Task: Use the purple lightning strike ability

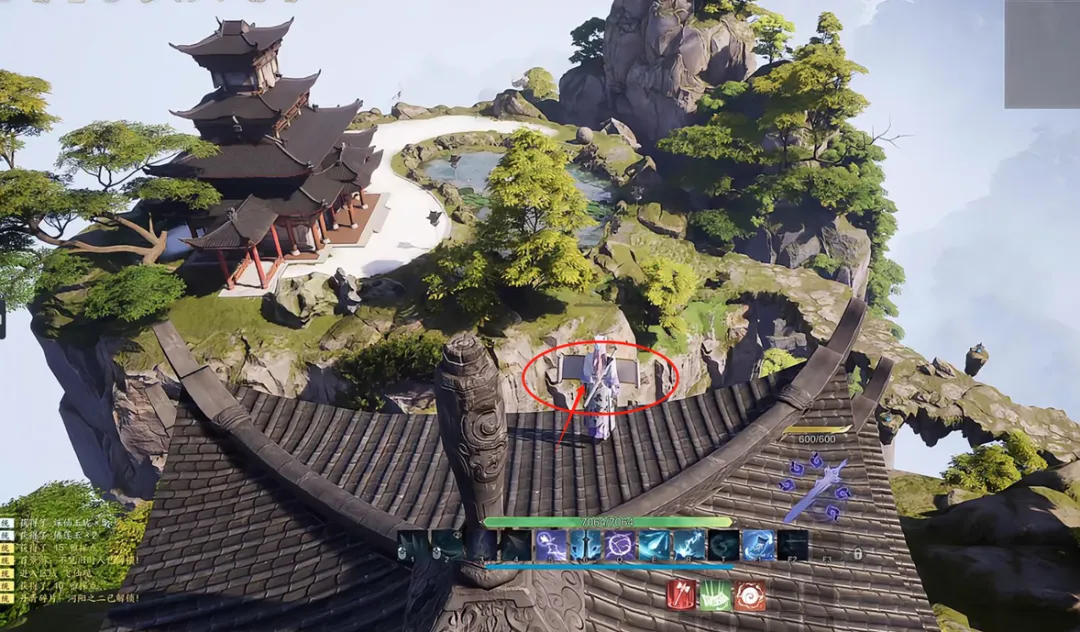Action: (550, 545)
